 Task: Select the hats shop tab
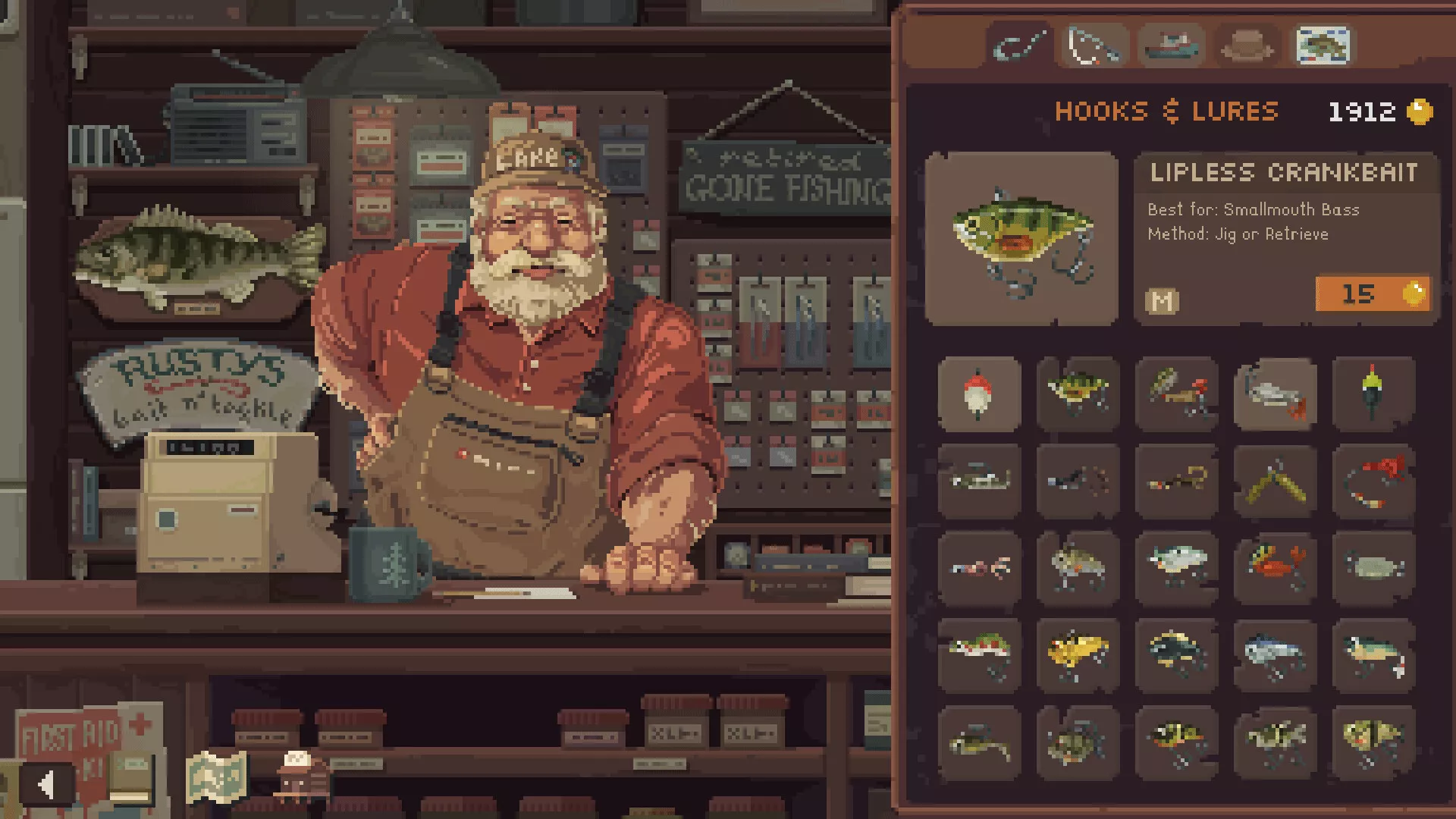[1247, 45]
